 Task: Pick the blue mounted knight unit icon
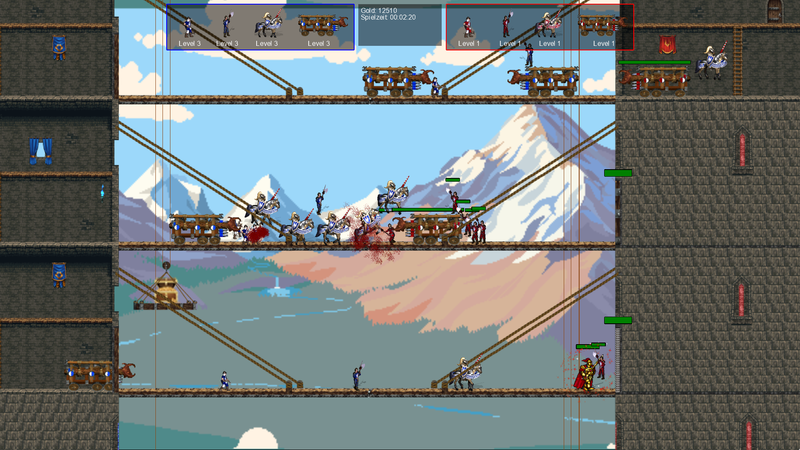point(267,26)
